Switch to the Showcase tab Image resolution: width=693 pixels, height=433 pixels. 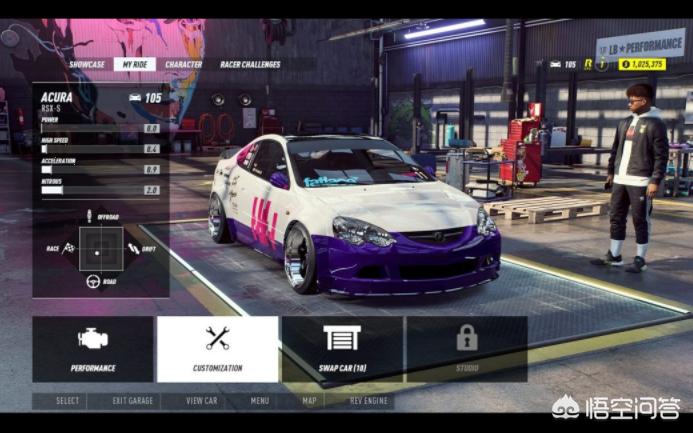click(x=87, y=64)
